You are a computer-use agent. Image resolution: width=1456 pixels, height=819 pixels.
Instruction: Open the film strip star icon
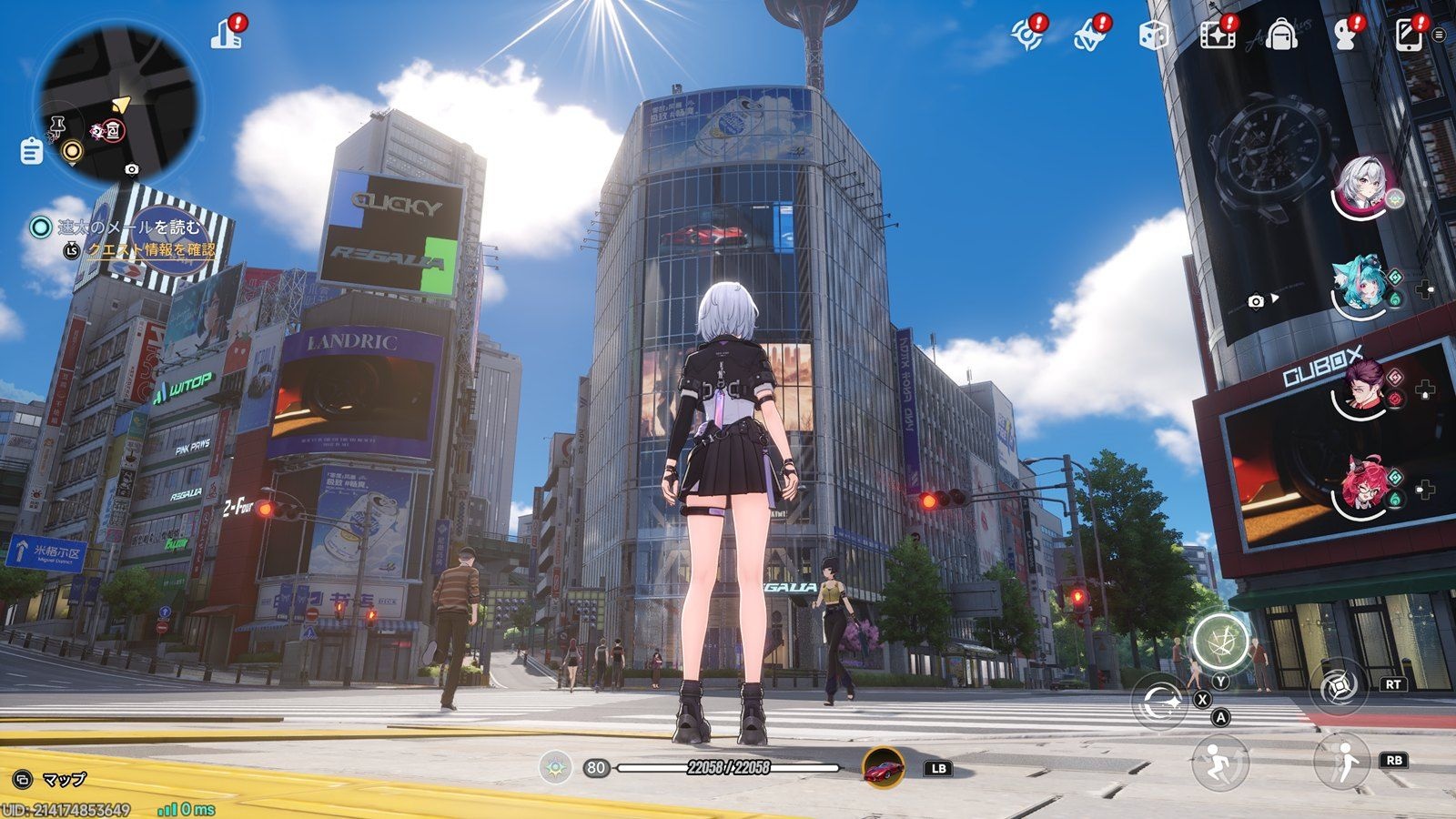pyautogui.click(x=1217, y=35)
